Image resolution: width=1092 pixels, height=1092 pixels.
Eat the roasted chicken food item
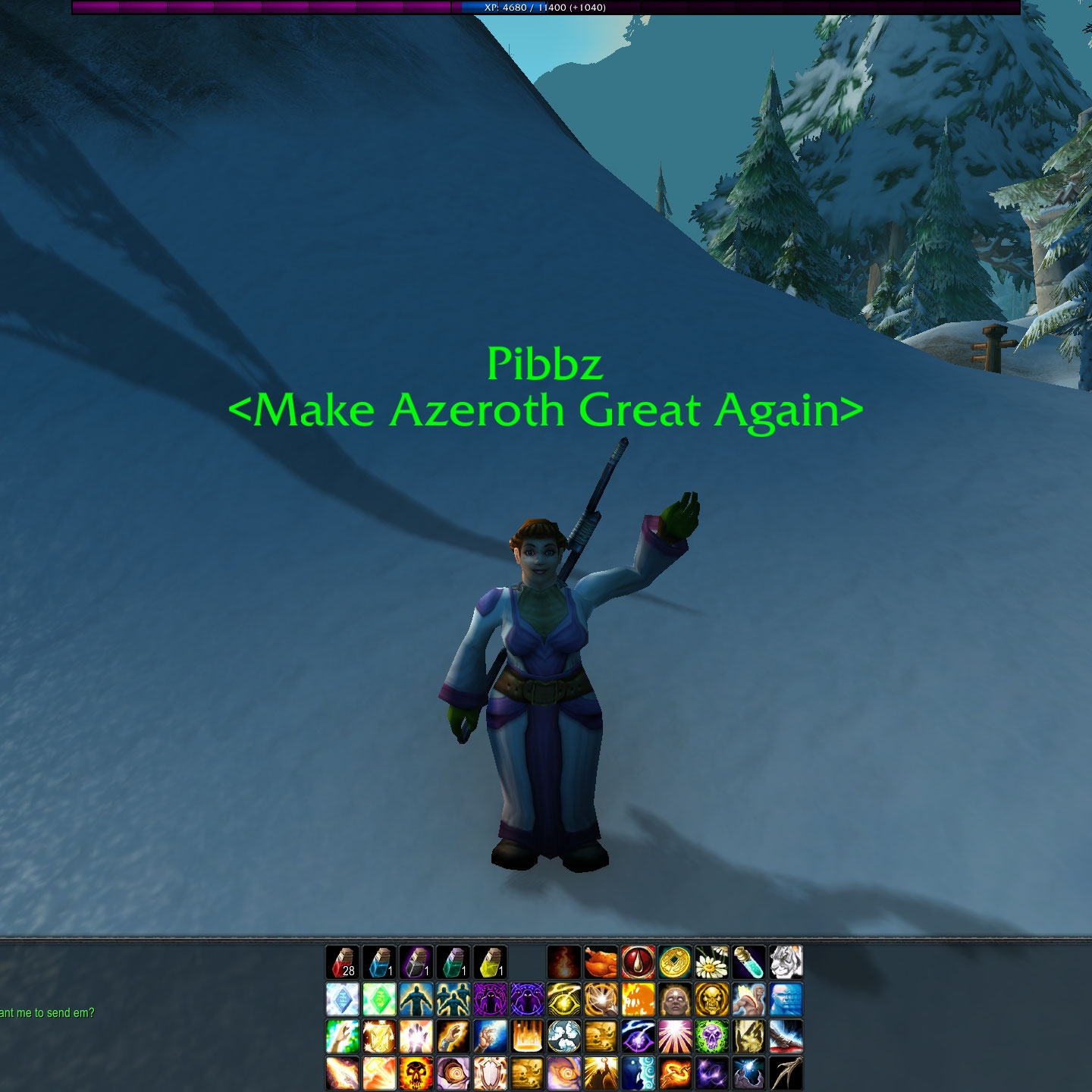pyautogui.click(x=601, y=962)
